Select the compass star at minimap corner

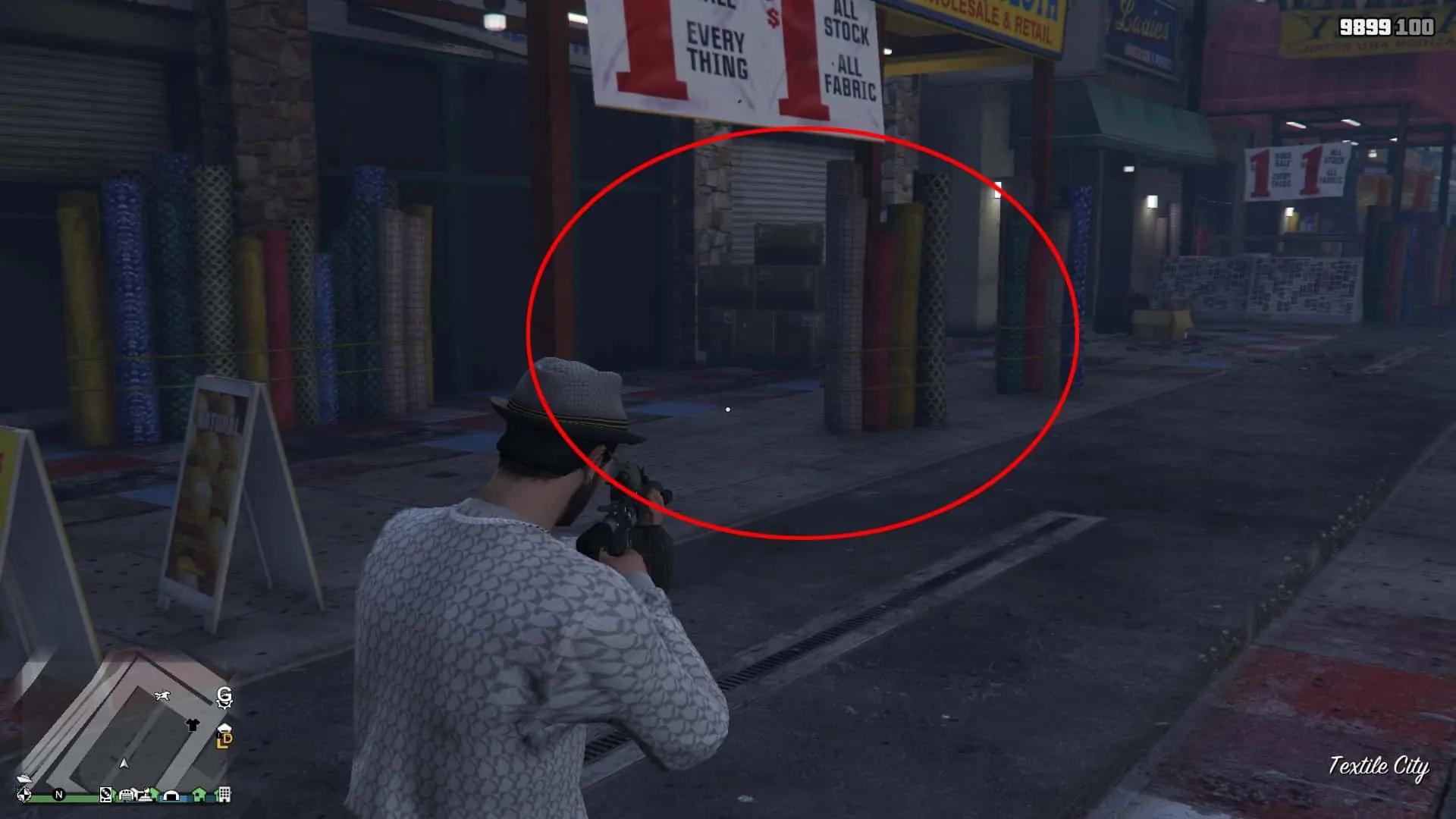[x=24, y=795]
